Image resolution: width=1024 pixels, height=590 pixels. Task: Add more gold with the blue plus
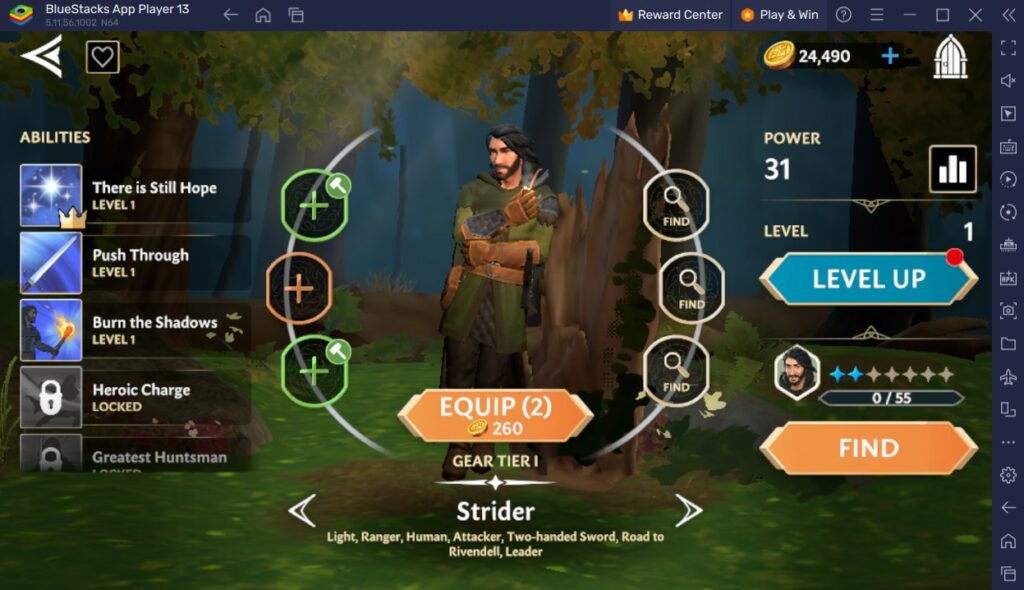click(890, 56)
